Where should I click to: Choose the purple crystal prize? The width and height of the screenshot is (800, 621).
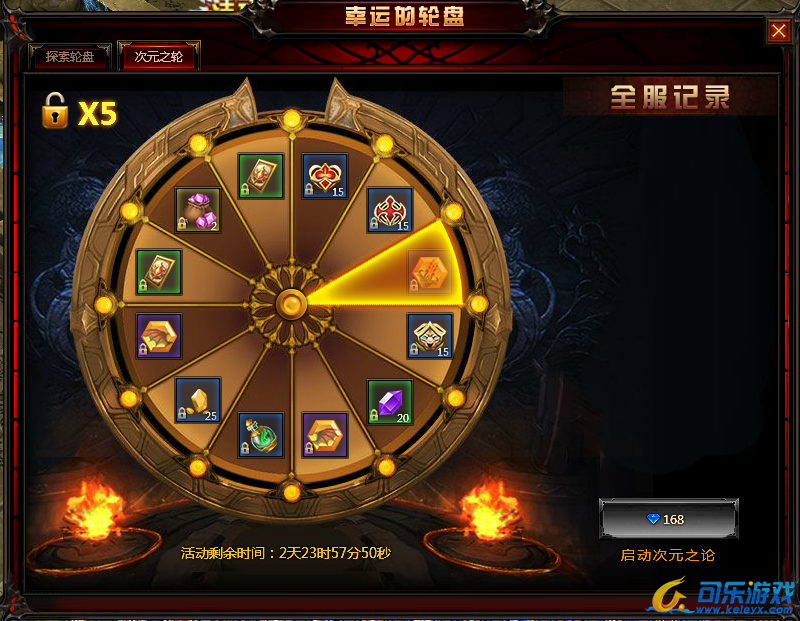pyautogui.click(x=389, y=401)
